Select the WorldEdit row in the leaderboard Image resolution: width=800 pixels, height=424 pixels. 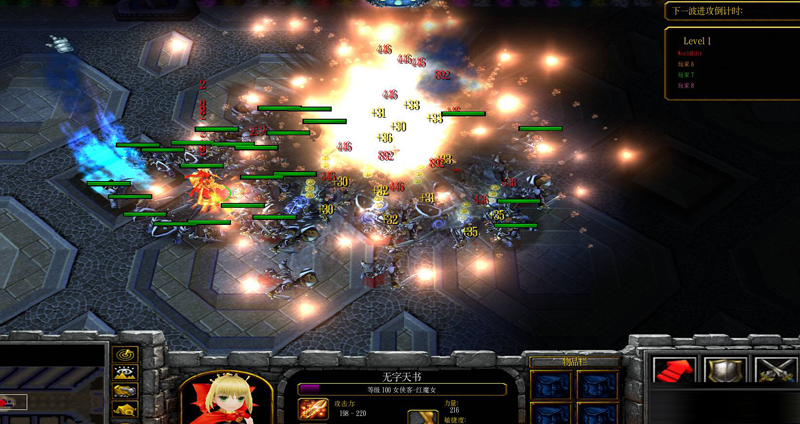(x=690, y=53)
